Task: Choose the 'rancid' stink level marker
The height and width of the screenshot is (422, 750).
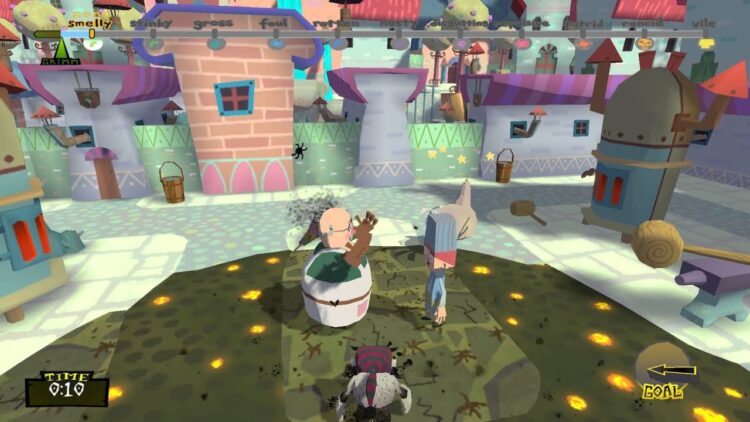Action: 644,43
